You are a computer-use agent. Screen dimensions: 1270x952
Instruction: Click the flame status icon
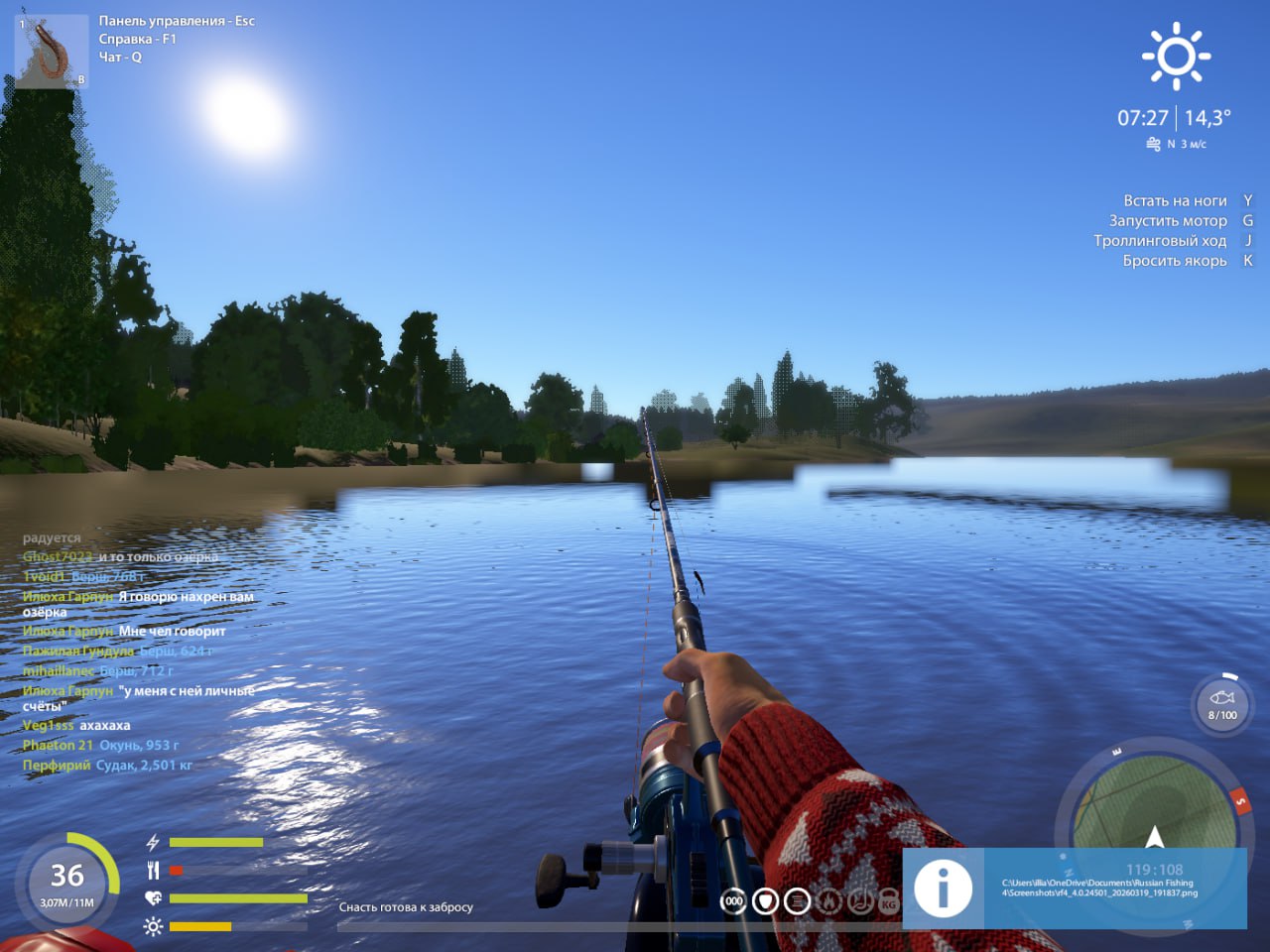pos(828,901)
